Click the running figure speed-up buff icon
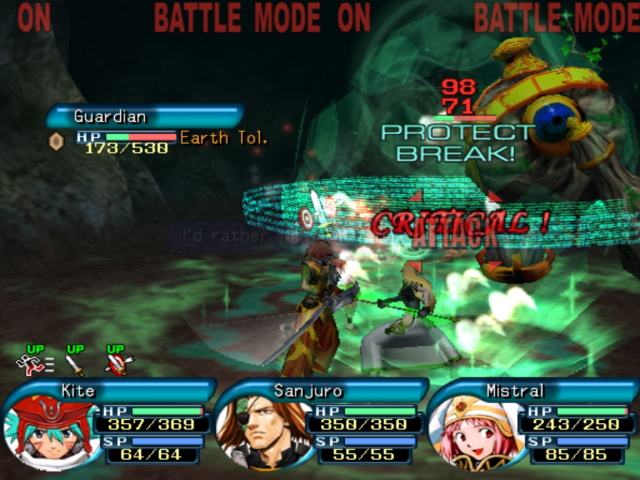 click(33, 362)
